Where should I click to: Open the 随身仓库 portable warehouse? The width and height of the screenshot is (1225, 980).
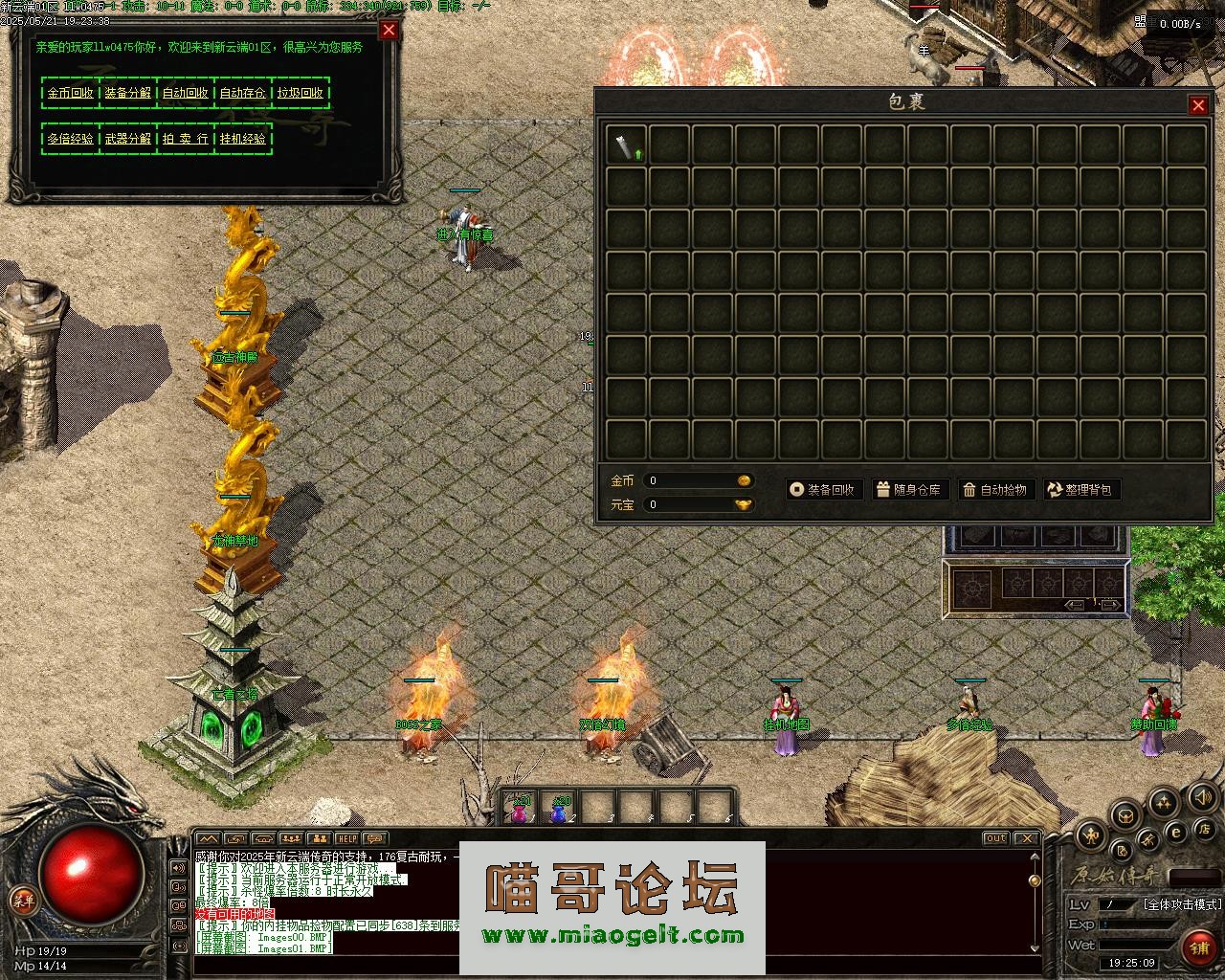coord(908,490)
